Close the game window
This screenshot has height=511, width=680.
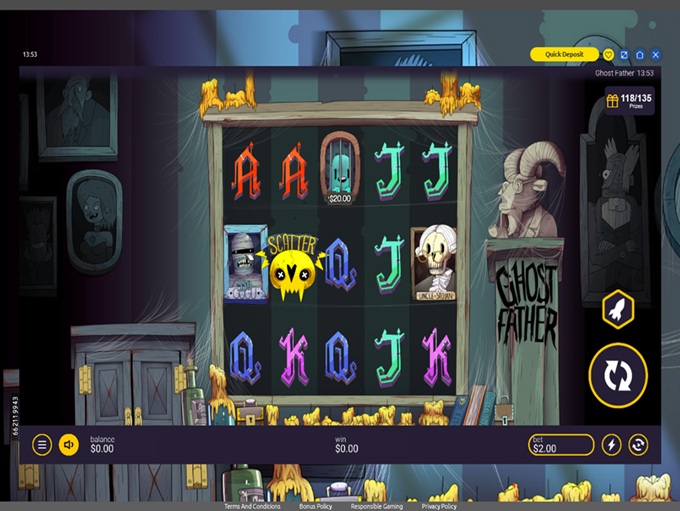(x=656, y=54)
